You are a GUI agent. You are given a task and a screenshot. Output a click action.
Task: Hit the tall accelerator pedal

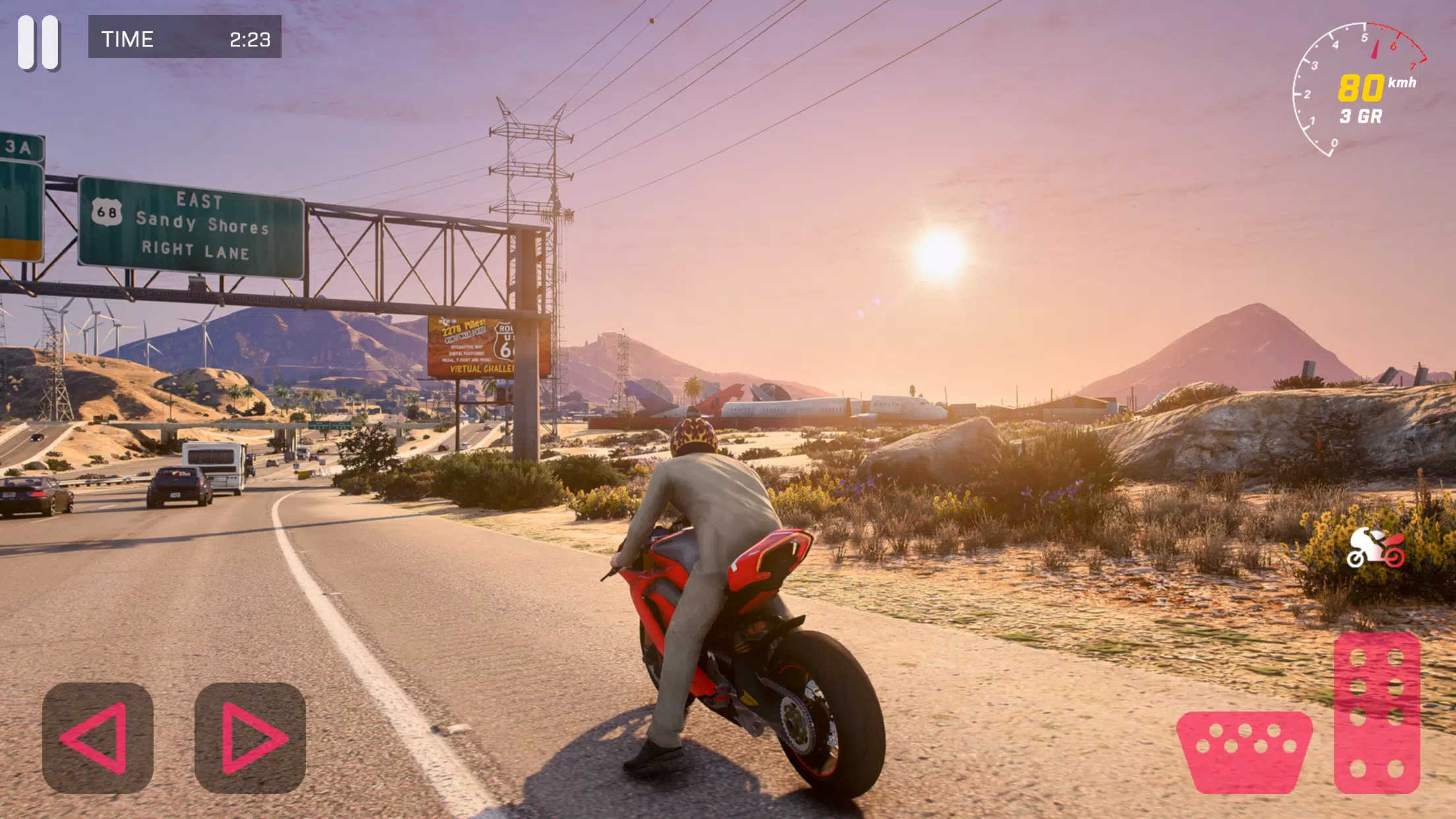(1377, 713)
